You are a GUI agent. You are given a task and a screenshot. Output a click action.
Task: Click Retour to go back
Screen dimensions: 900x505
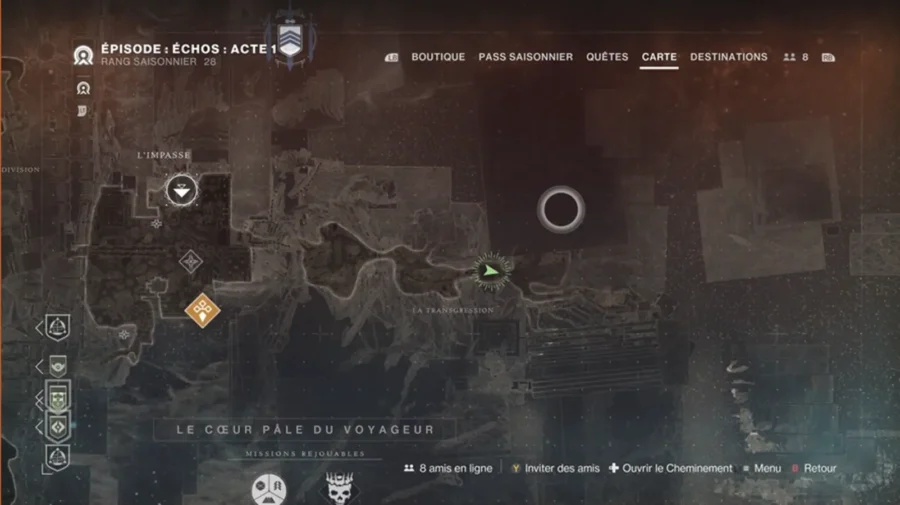(x=813, y=468)
